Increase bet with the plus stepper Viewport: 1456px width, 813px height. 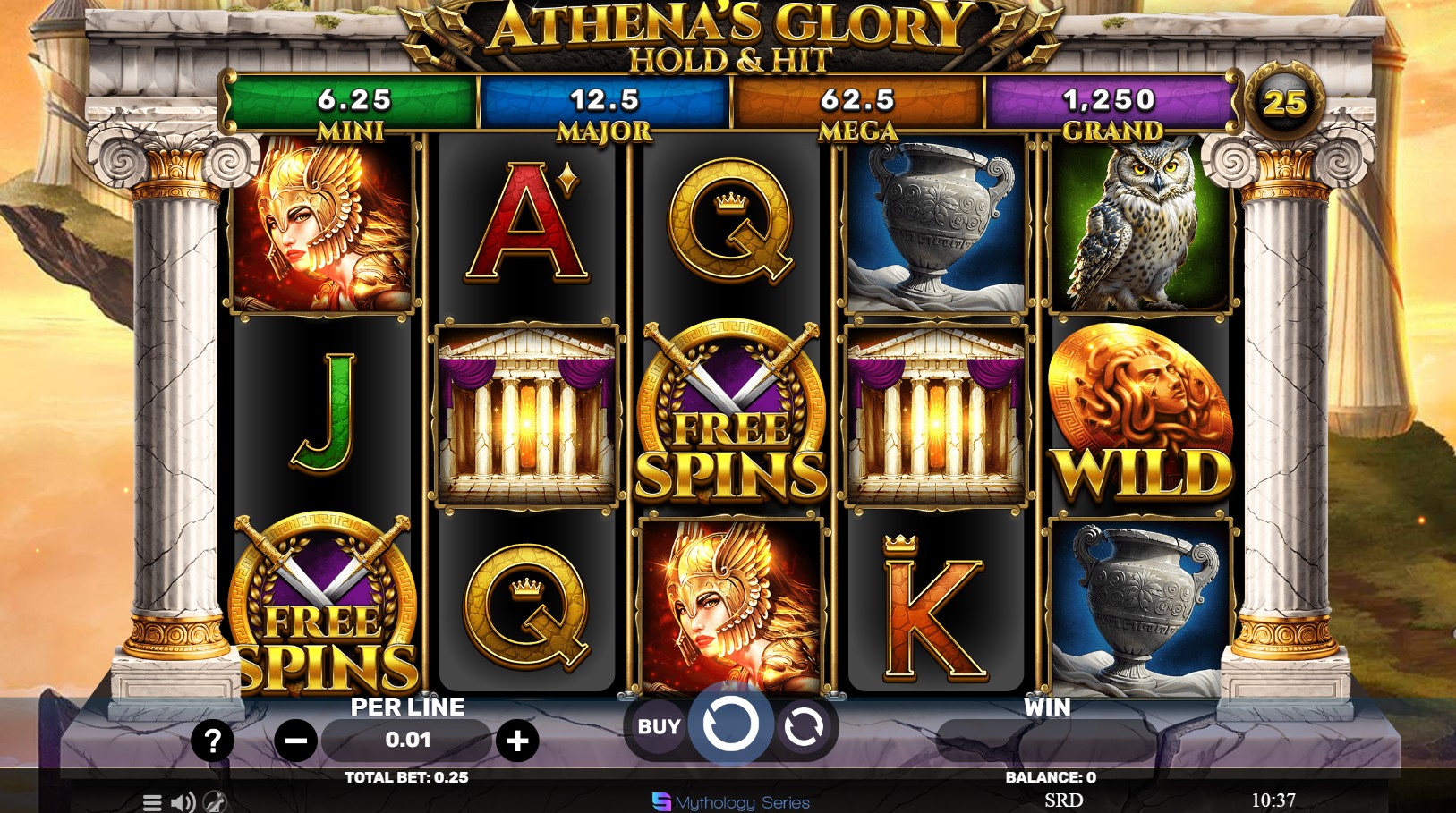pos(517,740)
